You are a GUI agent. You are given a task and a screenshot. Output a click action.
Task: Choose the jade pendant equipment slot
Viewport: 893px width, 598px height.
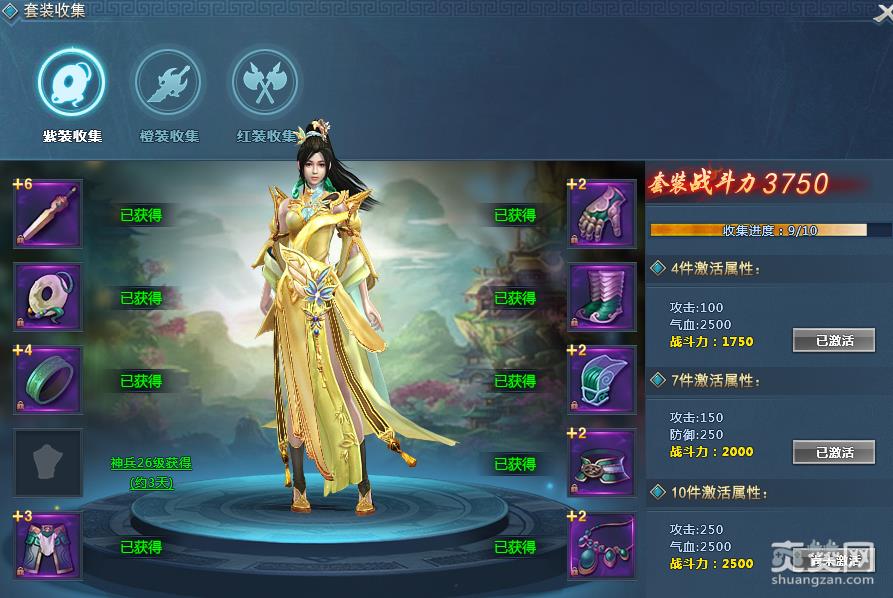pyautogui.click(x=48, y=297)
